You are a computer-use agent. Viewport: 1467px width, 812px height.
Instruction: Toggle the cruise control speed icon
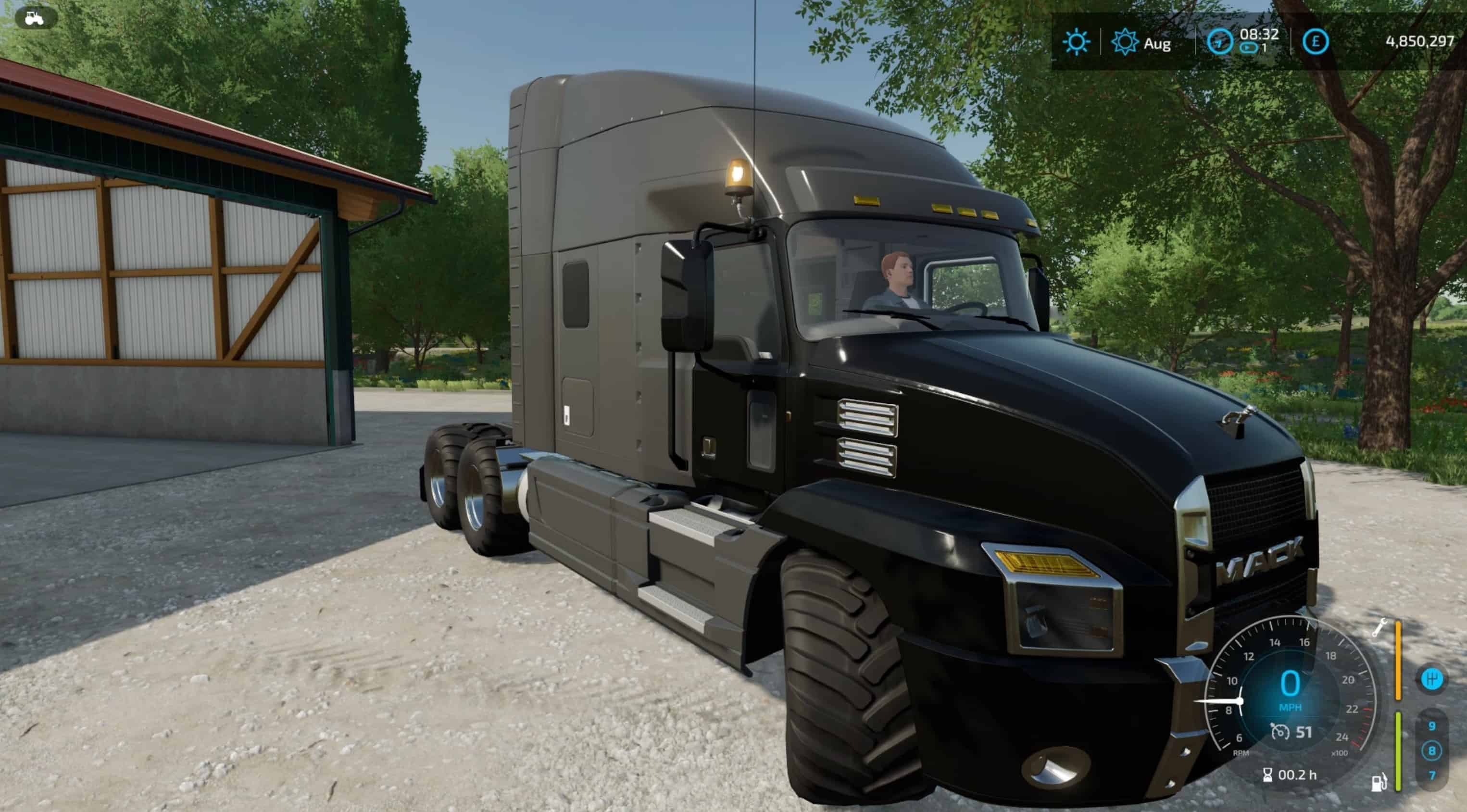(x=1279, y=732)
